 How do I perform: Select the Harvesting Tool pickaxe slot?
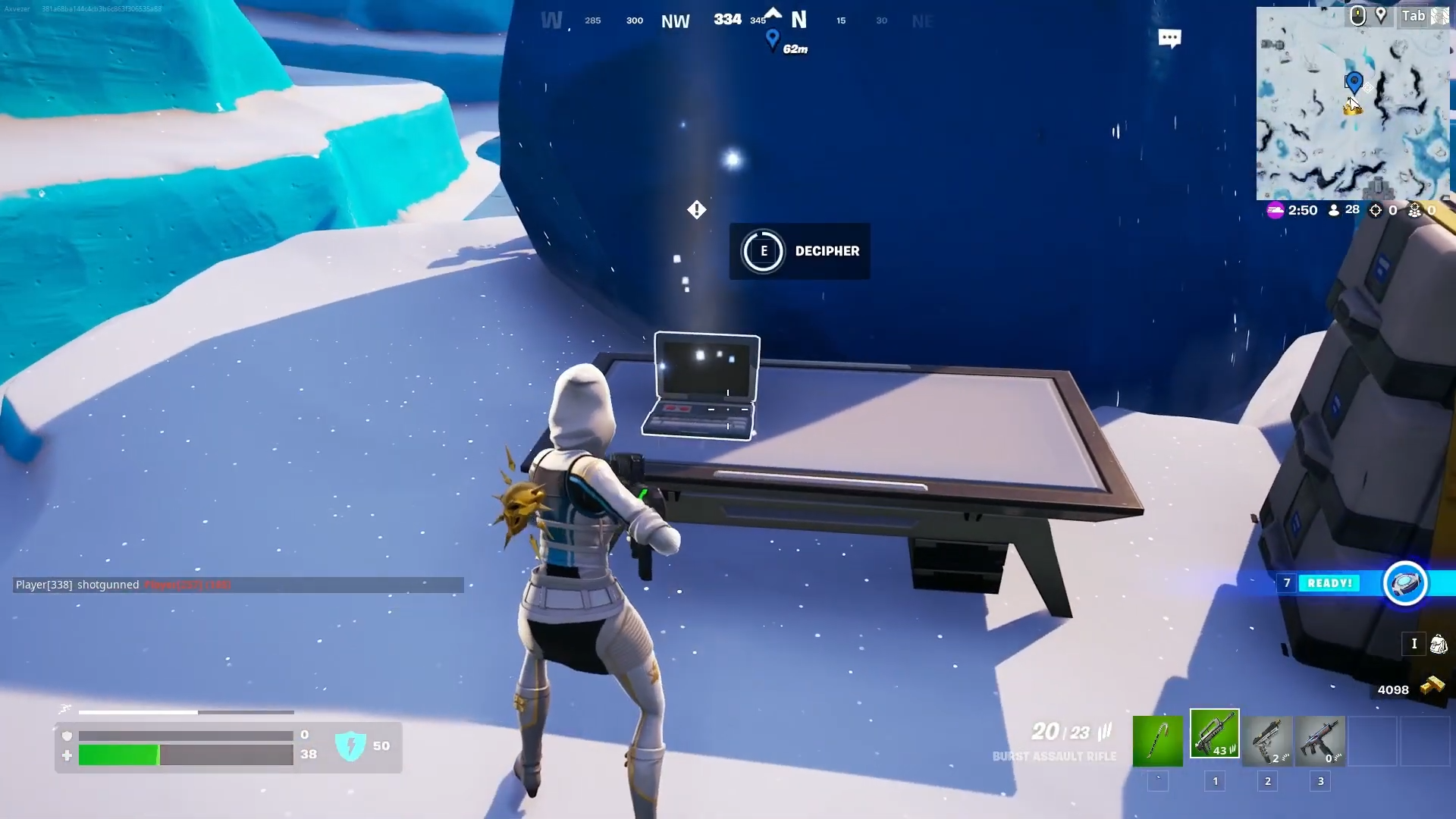click(1158, 741)
